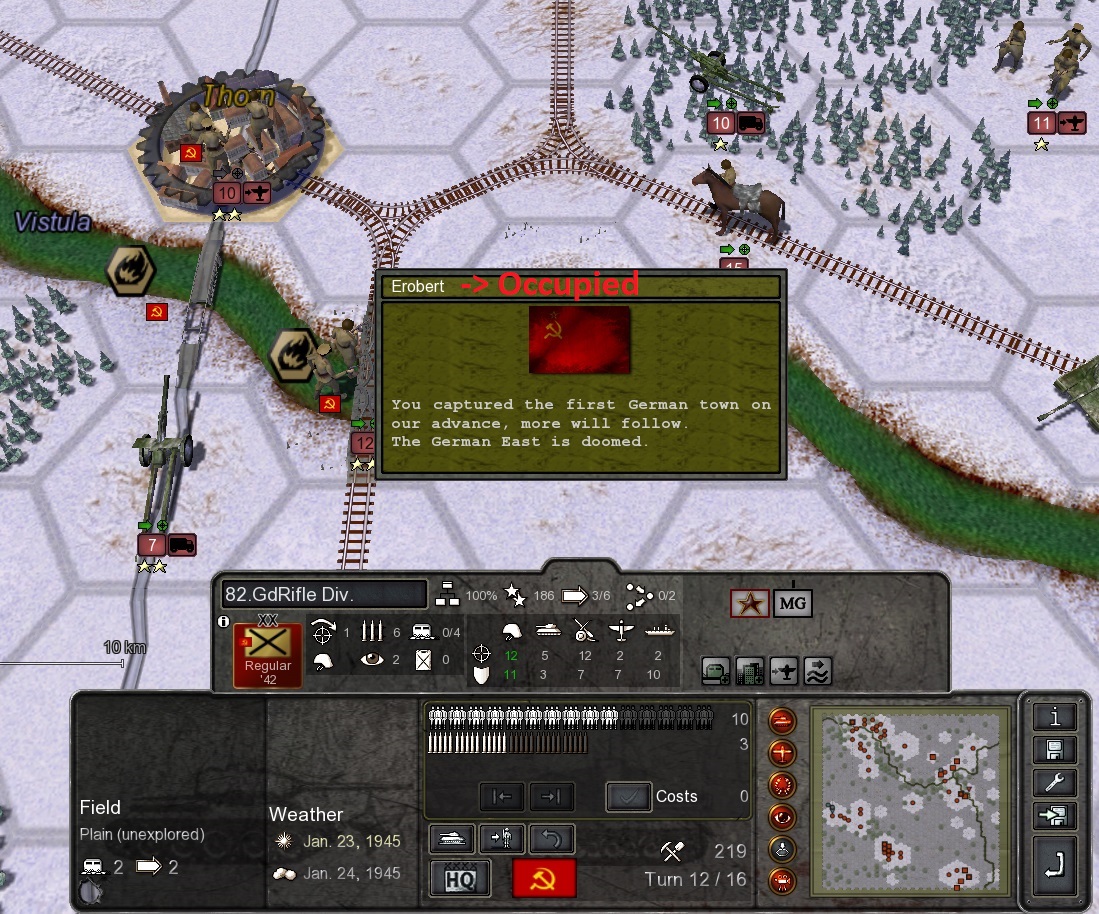Image resolution: width=1099 pixels, height=914 pixels.
Task: Toggle the round red tank filter icon
Action: 782,720
